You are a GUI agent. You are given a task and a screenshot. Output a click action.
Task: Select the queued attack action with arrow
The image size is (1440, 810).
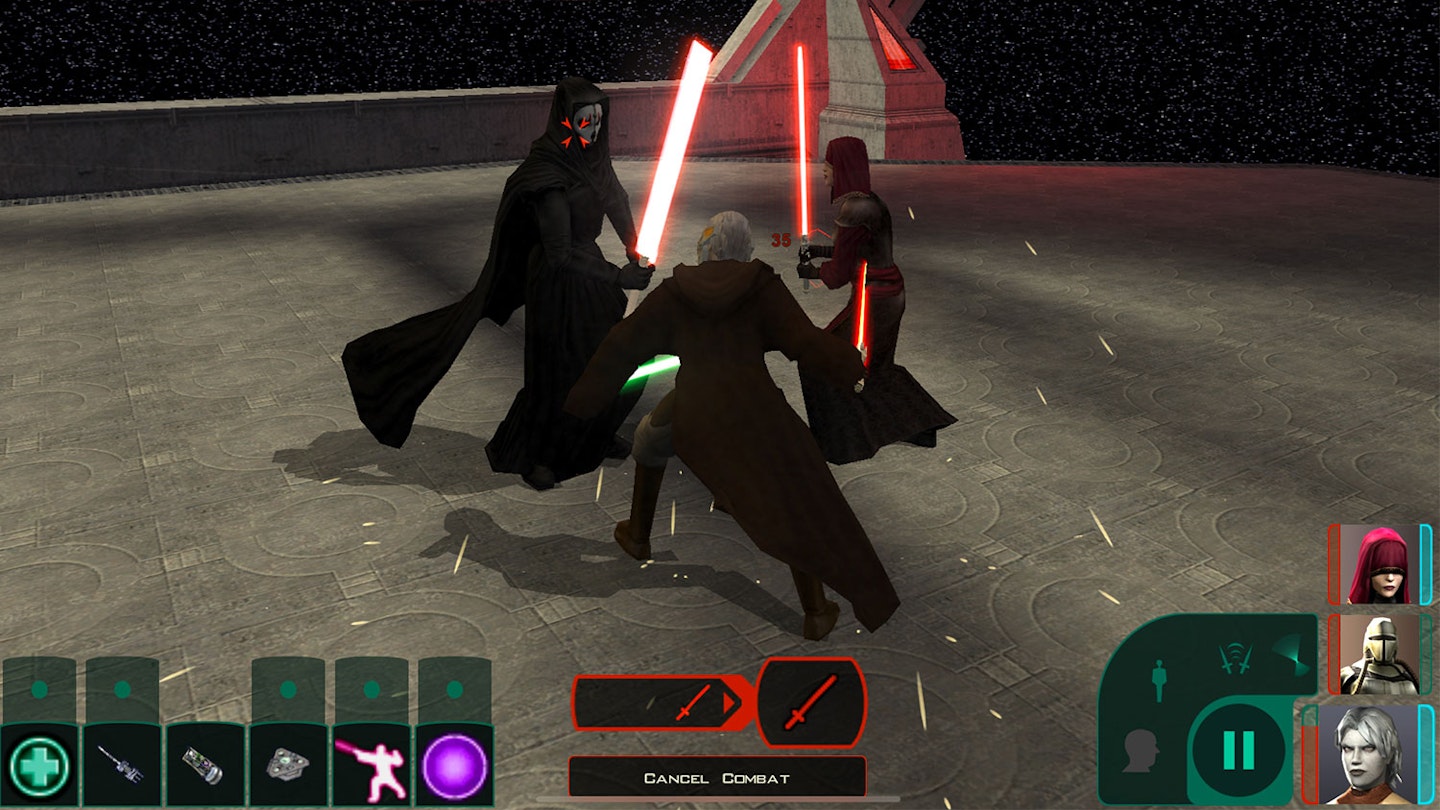(662, 702)
